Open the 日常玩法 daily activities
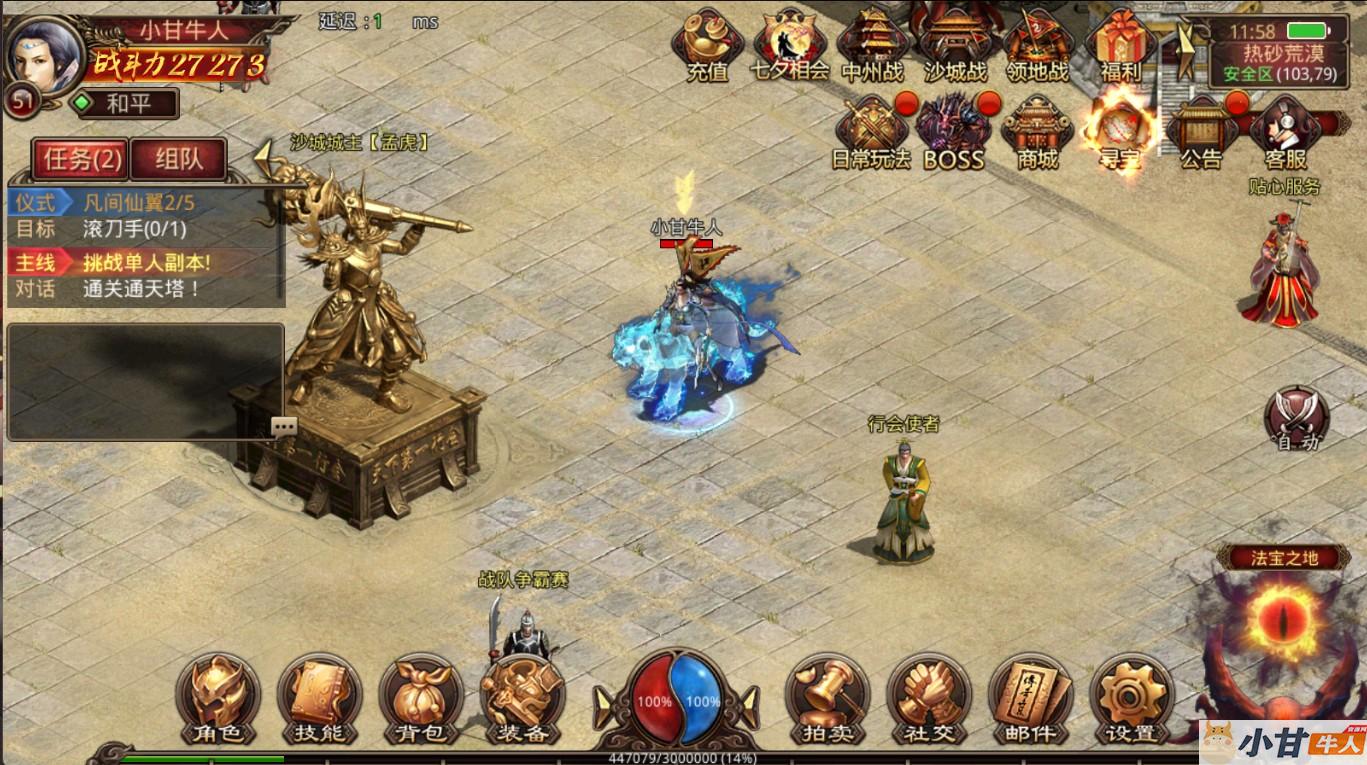The width and height of the screenshot is (1367, 765). tap(871, 132)
